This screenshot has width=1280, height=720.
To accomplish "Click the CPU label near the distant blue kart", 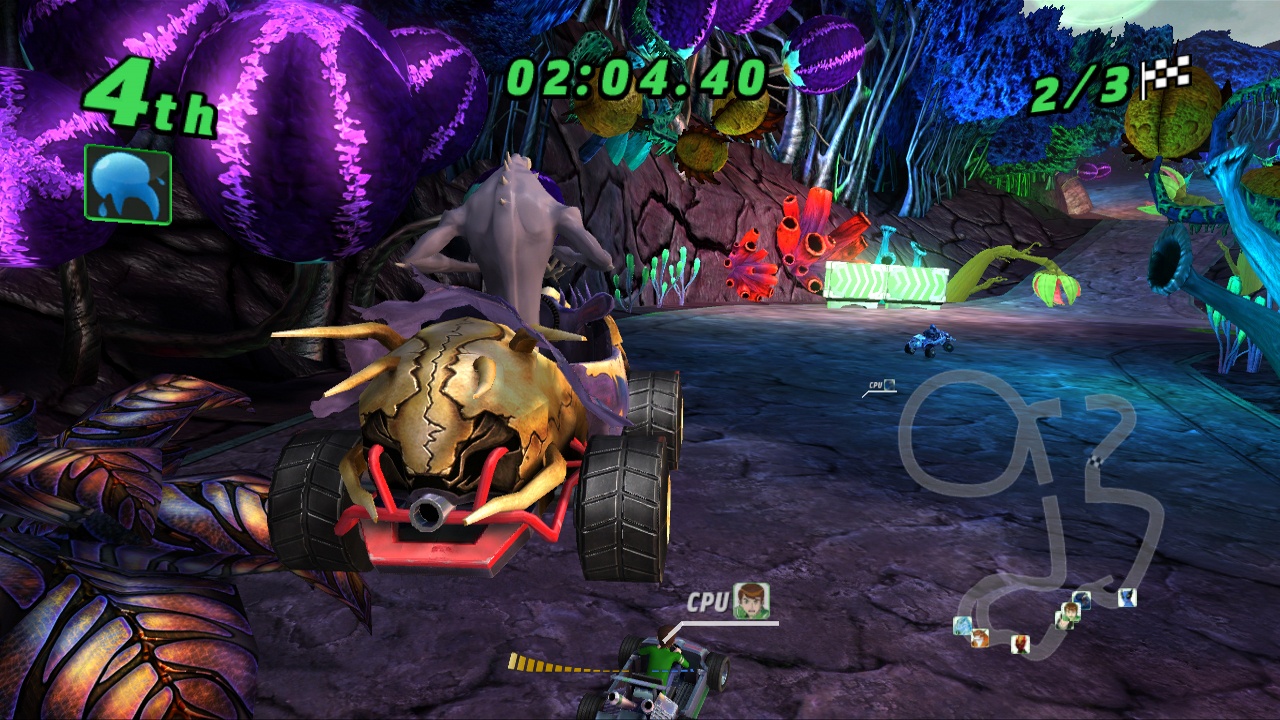I will point(875,384).
